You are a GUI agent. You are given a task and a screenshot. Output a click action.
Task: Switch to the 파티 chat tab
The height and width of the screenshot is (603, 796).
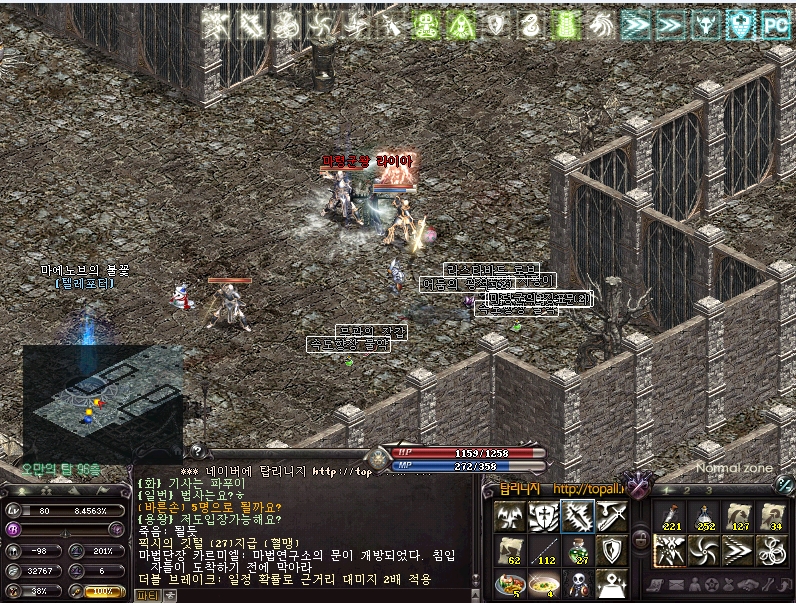click(147, 594)
